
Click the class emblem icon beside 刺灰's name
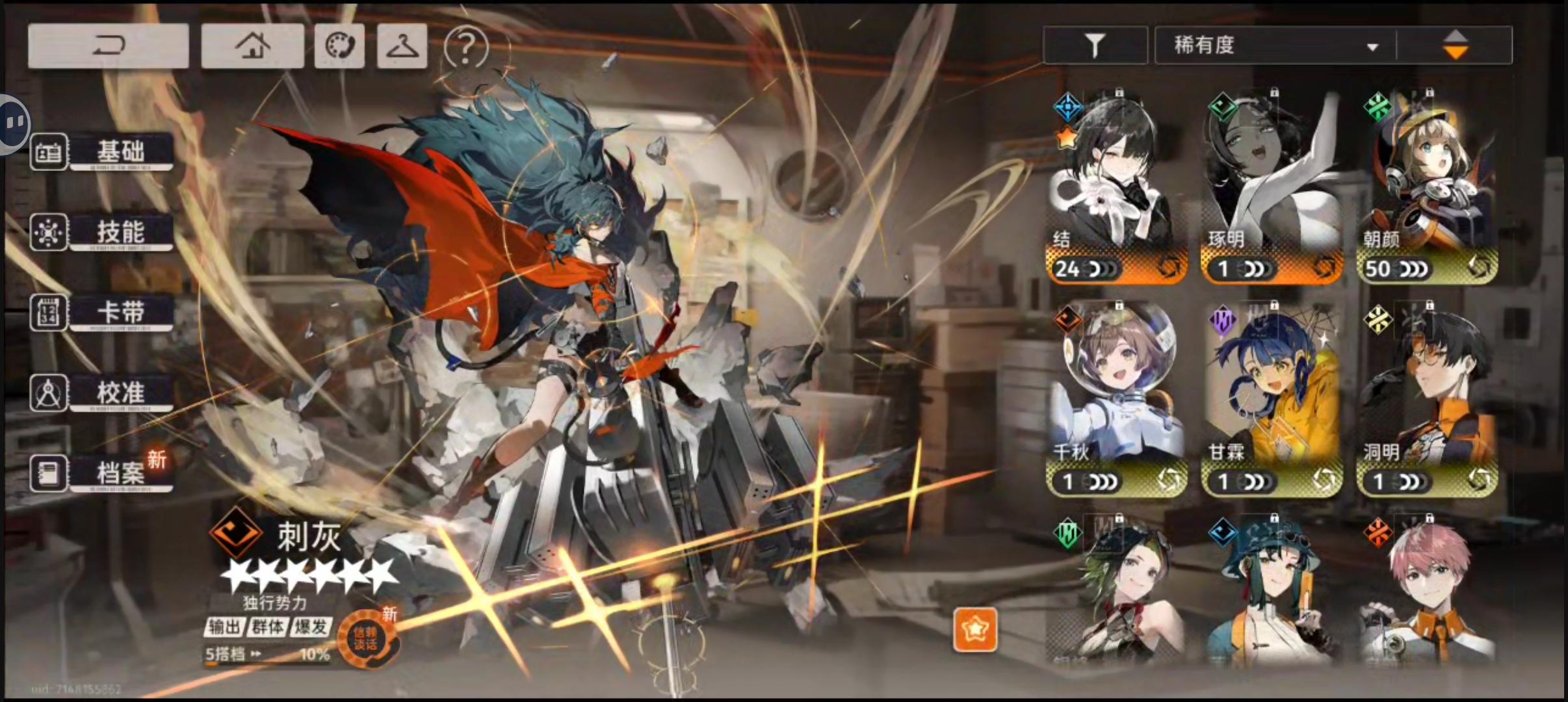pyautogui.click(x=236, y=536)
